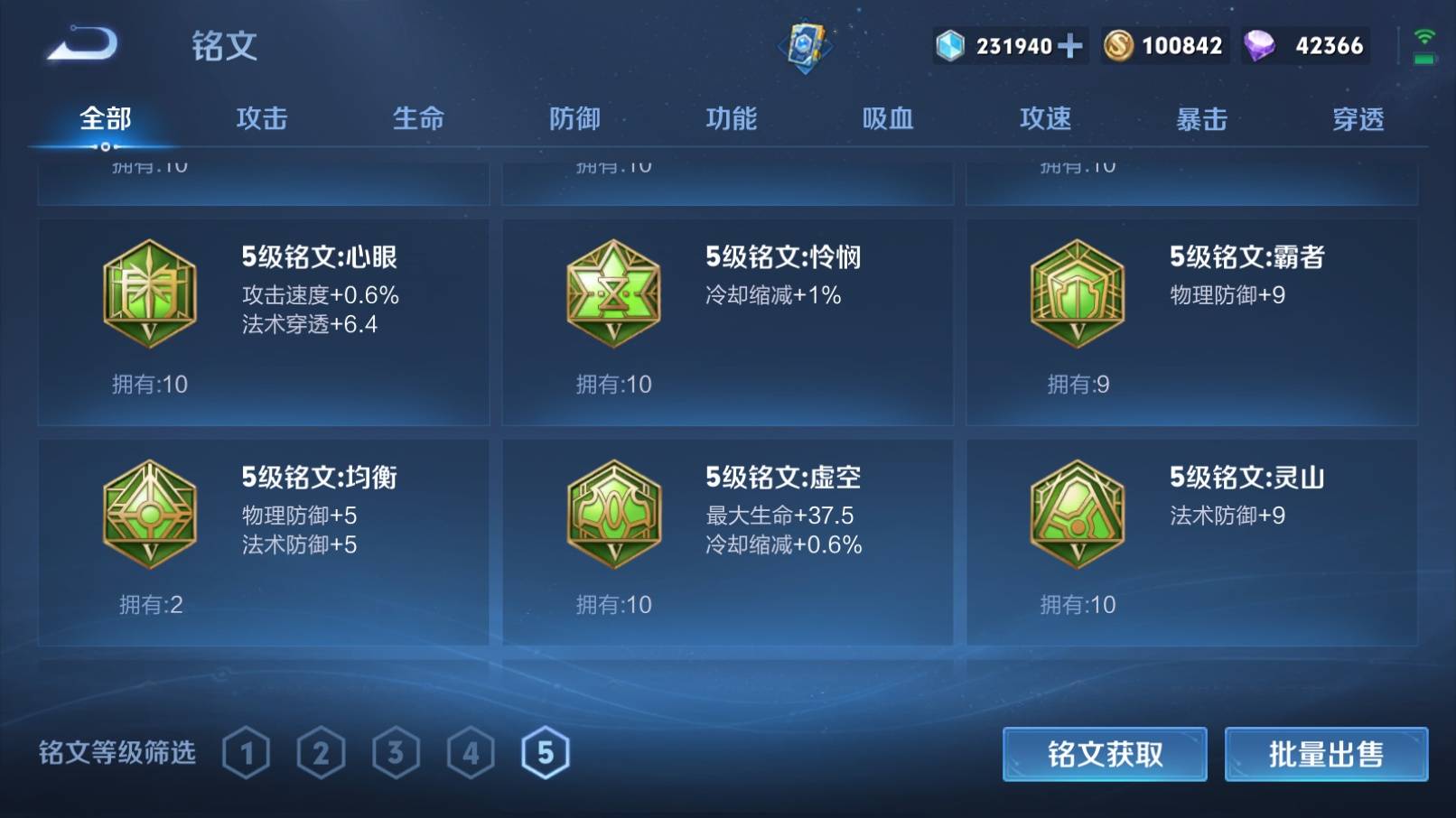Select the 心眼 rune emblem icon
Viewport: 1456px width, 818px height.
[x=150, y=293]
